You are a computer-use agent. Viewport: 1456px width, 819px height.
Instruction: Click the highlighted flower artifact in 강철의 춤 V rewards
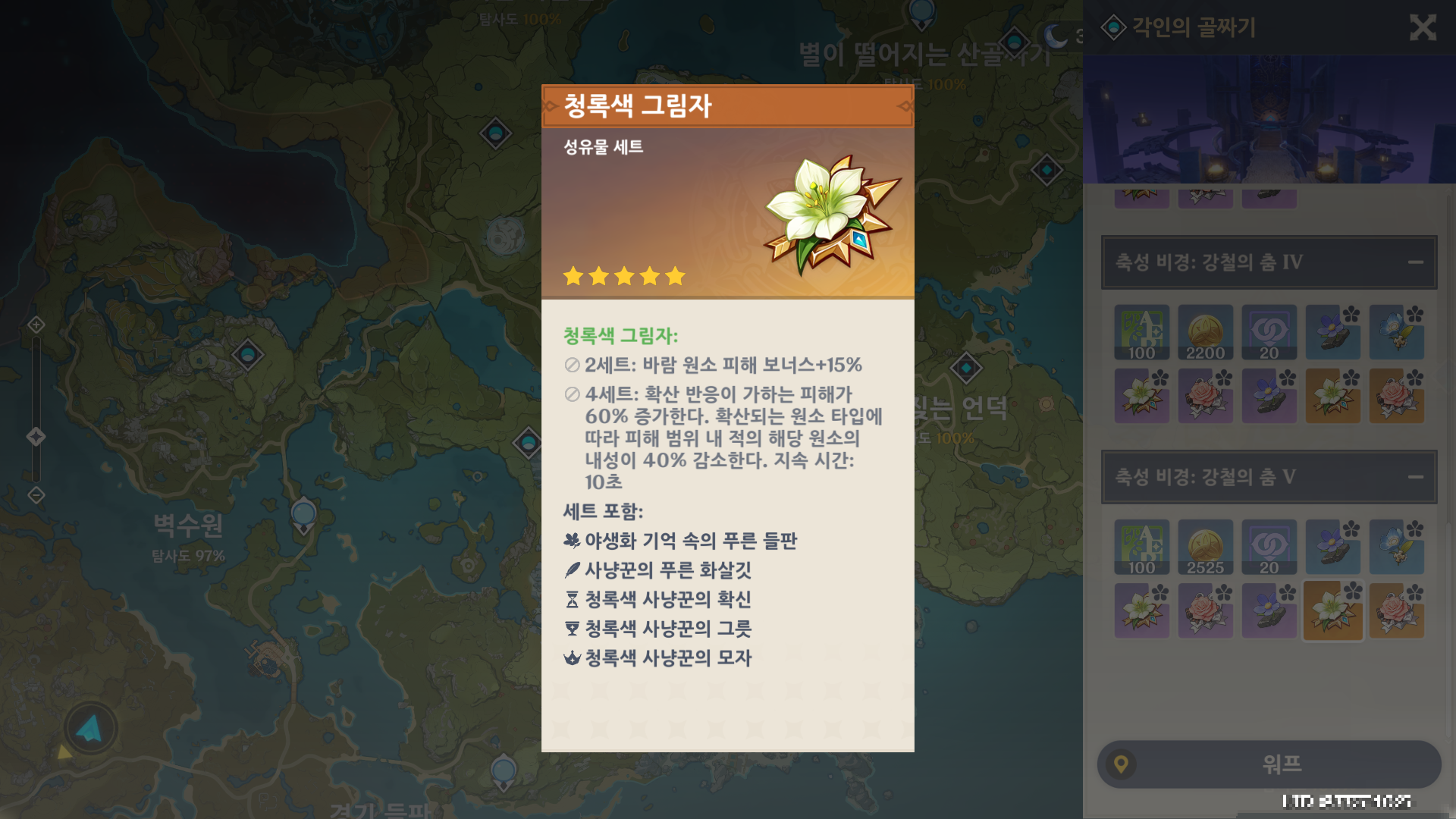[1332, 610]
